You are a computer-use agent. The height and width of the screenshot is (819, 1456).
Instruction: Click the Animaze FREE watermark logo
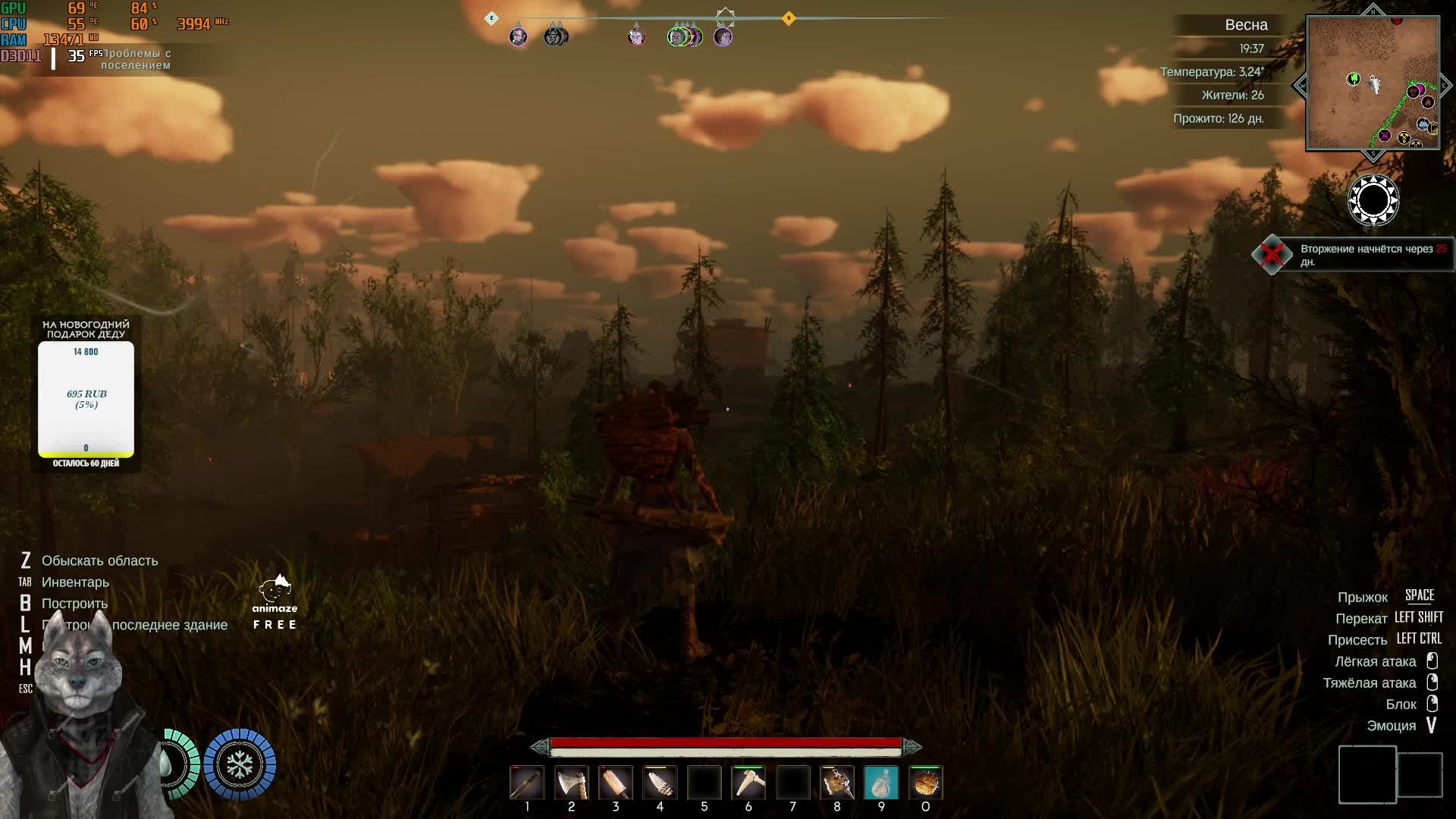[x=275, y=603]
